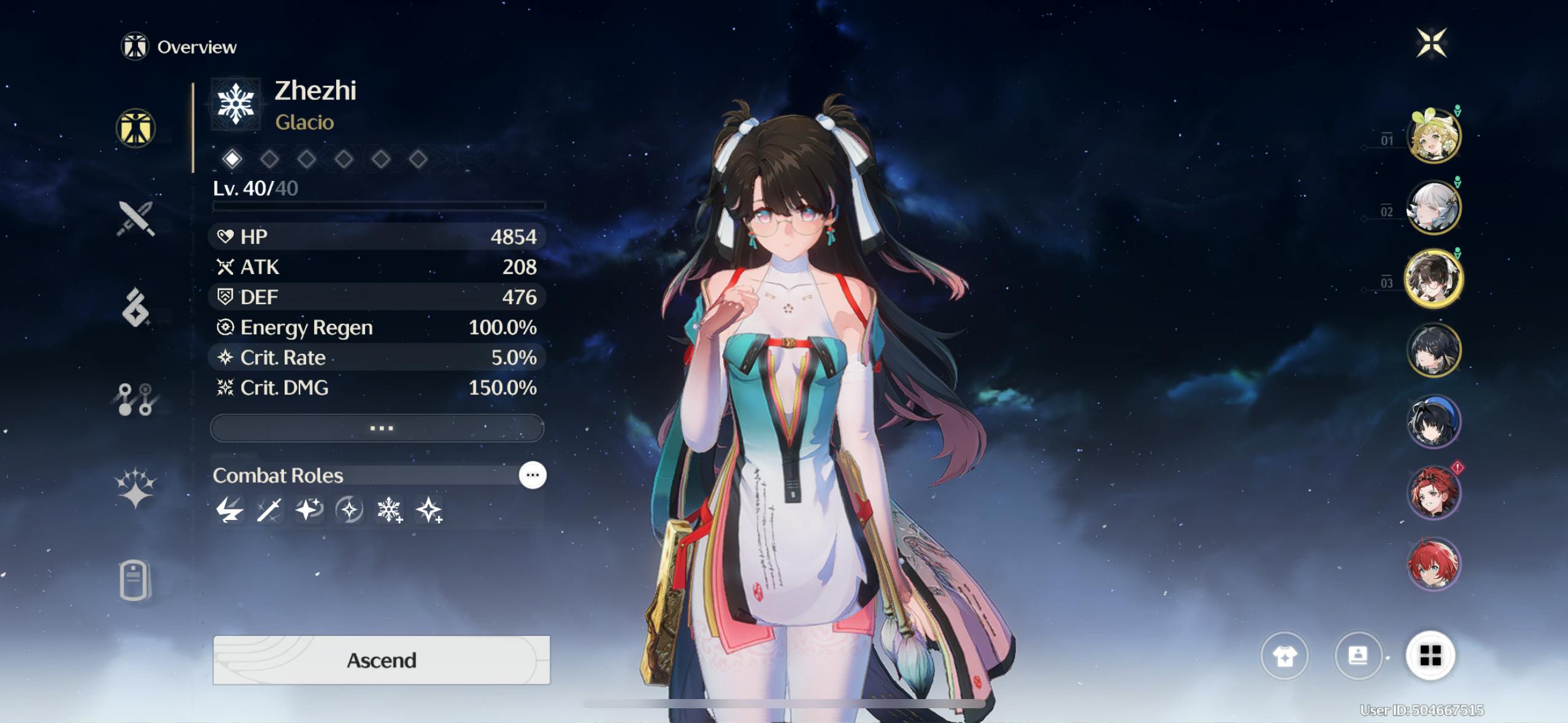The image size is (1568, 723).
Task: Switch to the skill tree nodes tab
Action: [136, 399]
